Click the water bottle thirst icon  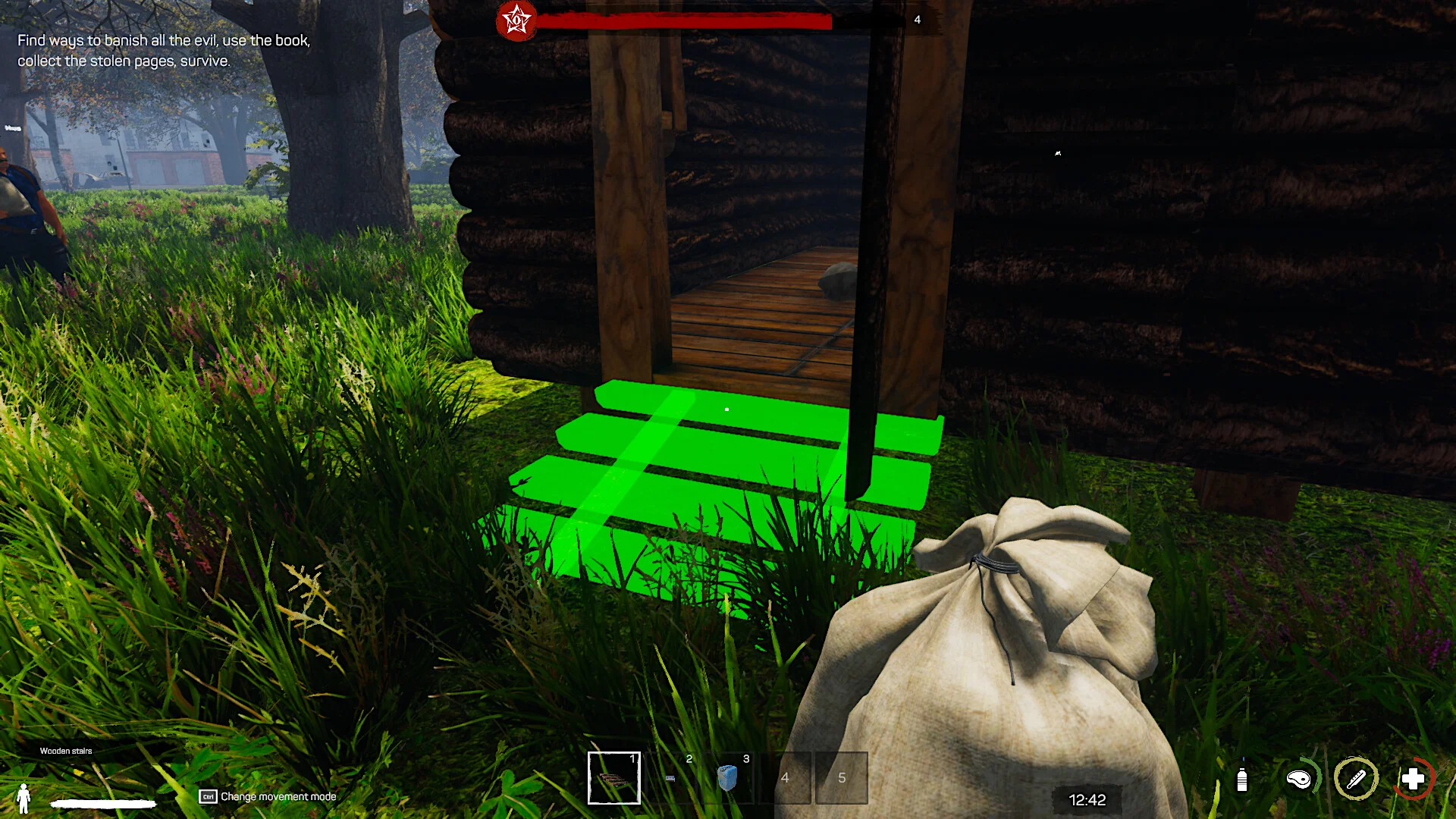1241,780
